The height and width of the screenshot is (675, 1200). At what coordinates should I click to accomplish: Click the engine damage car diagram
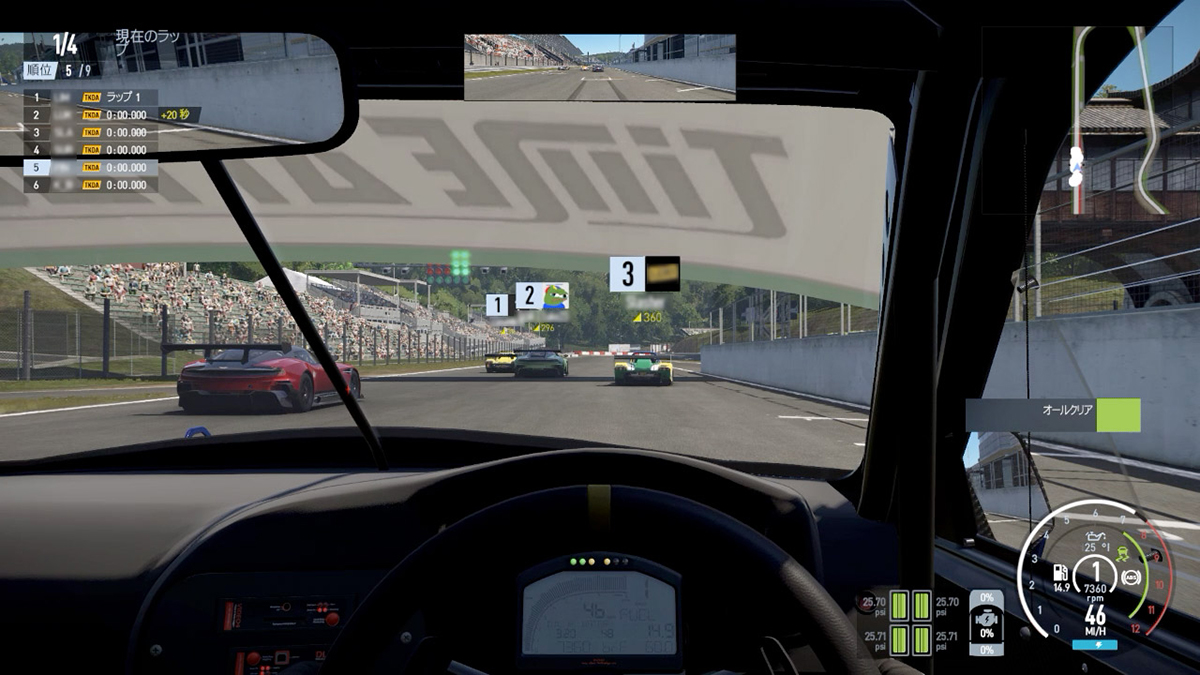click(987, 620)
